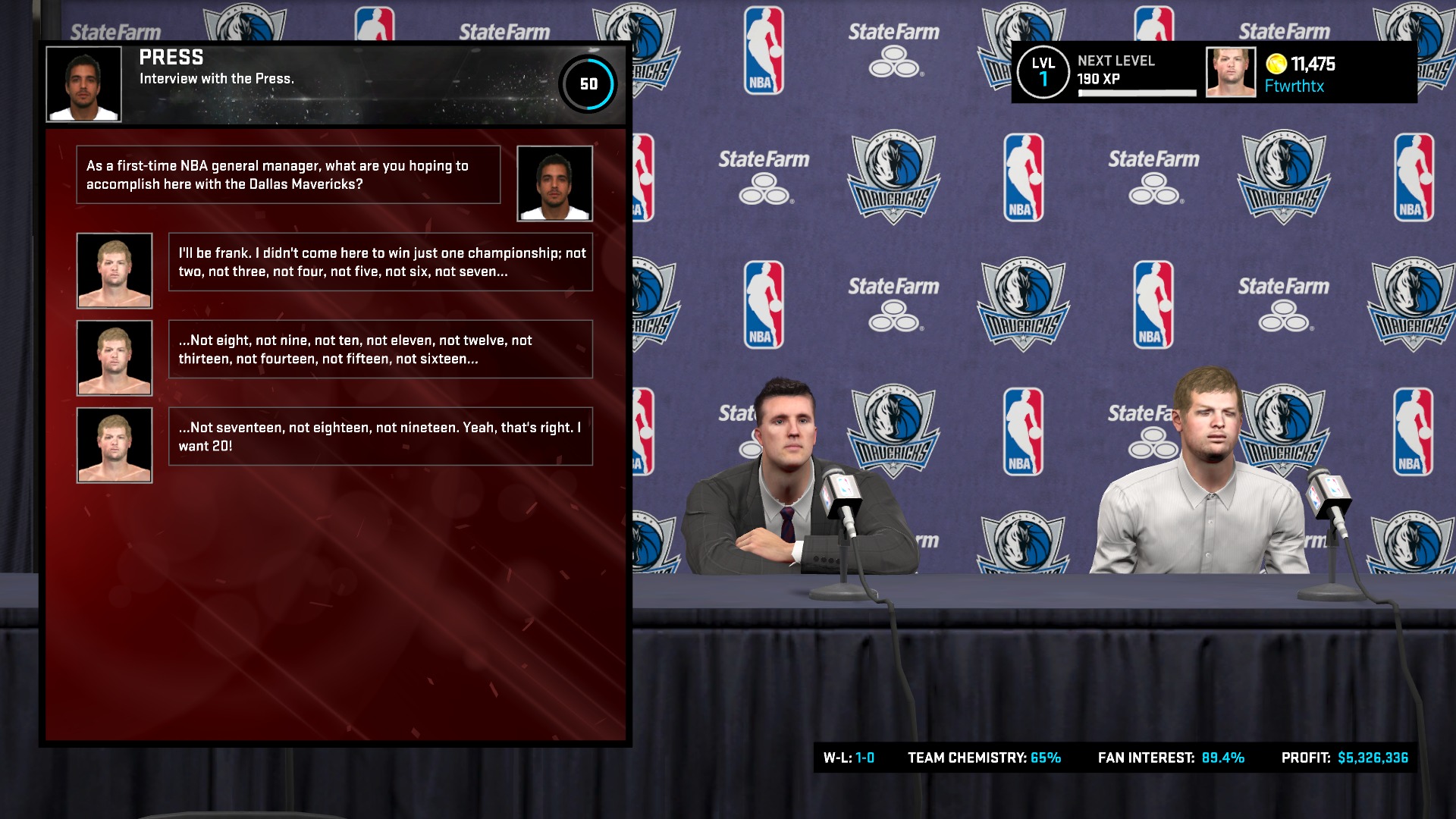Click the GM avatar beside the third response
This screenshot has height=819, width=1456.
[x=114, y=445]
